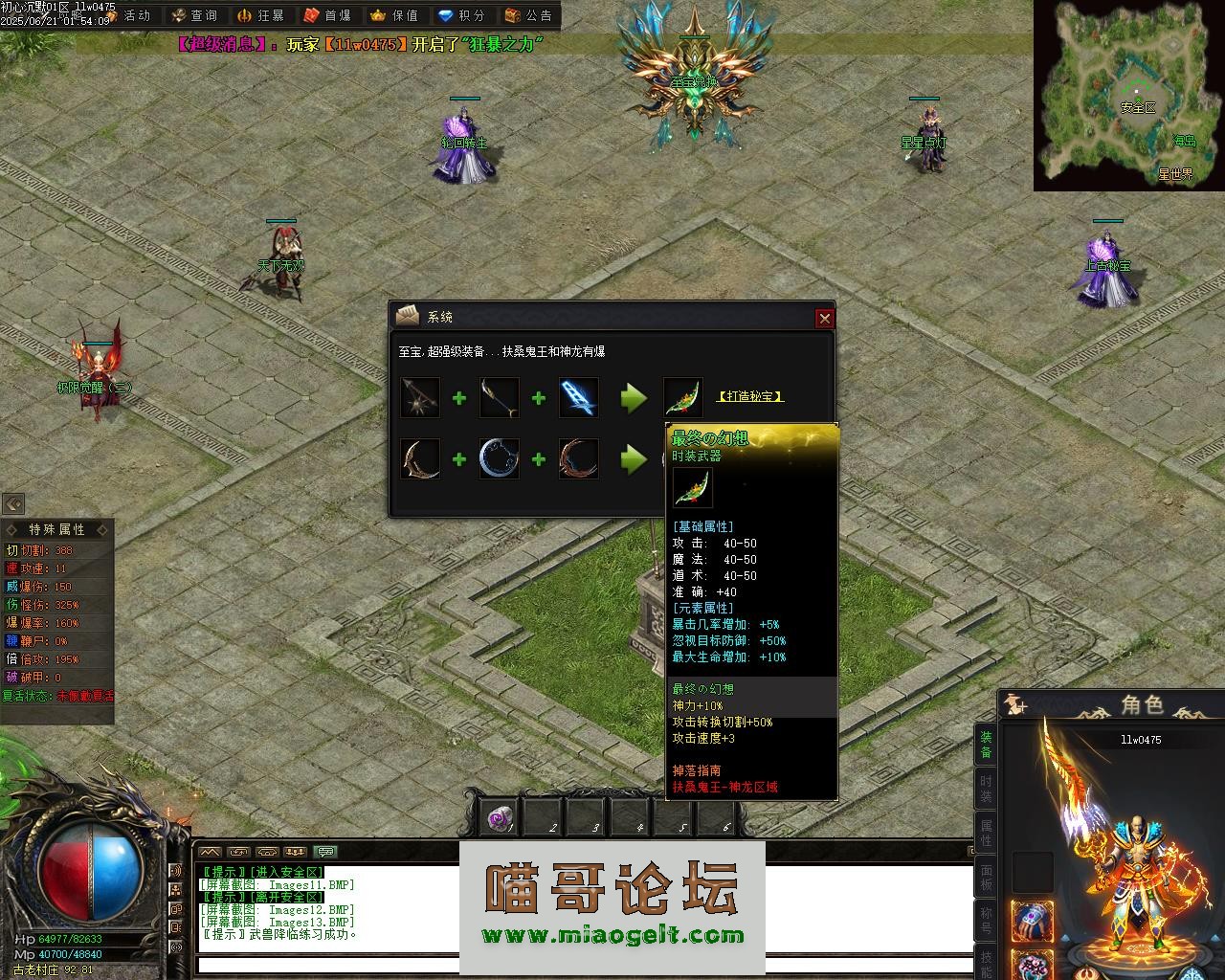Close the 系统 crafting dialog
The height and width of the screenshot is (980, 1225).
coord(824,318)
